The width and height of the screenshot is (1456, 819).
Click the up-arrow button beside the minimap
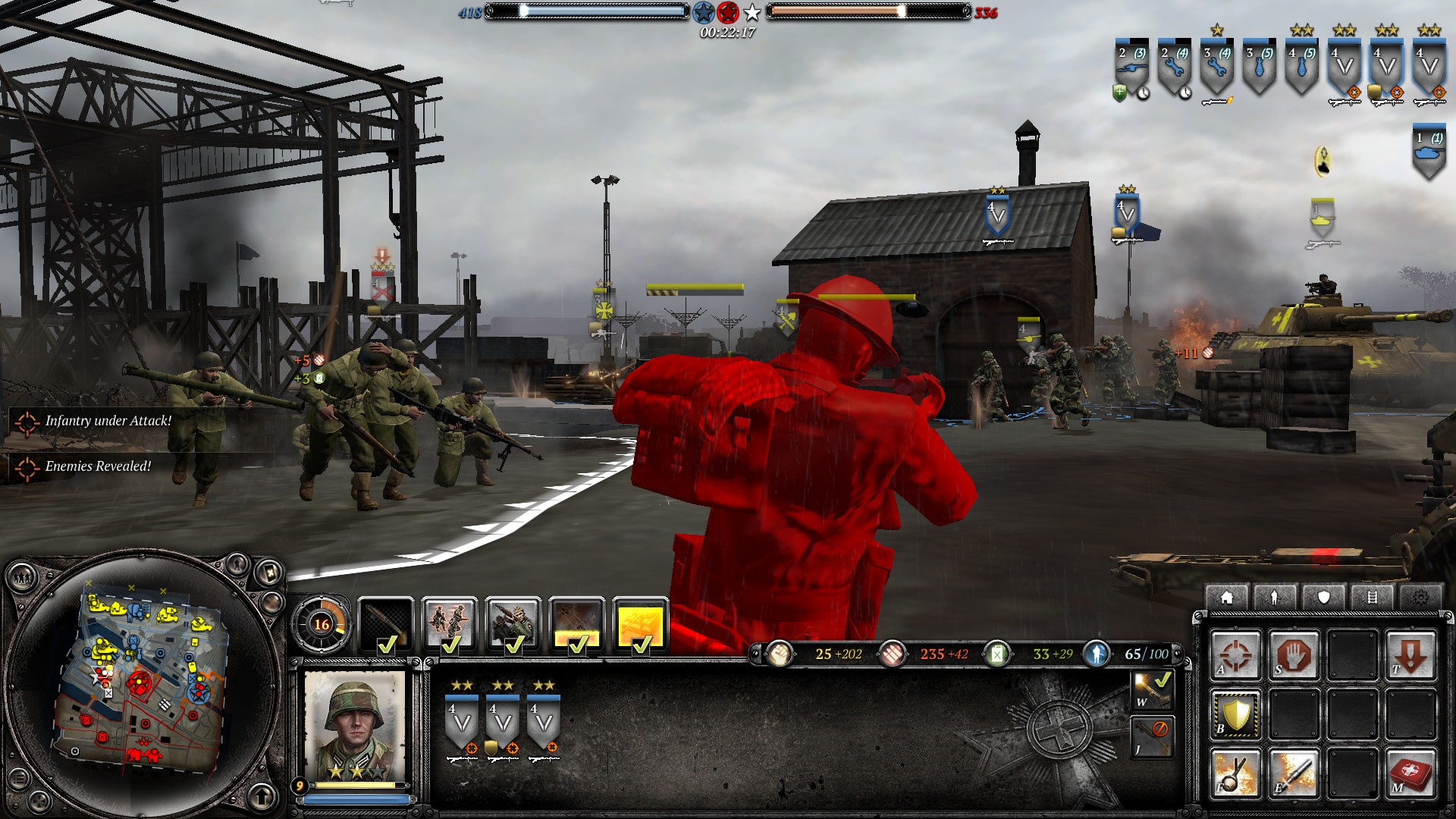(x=262, y=796)
